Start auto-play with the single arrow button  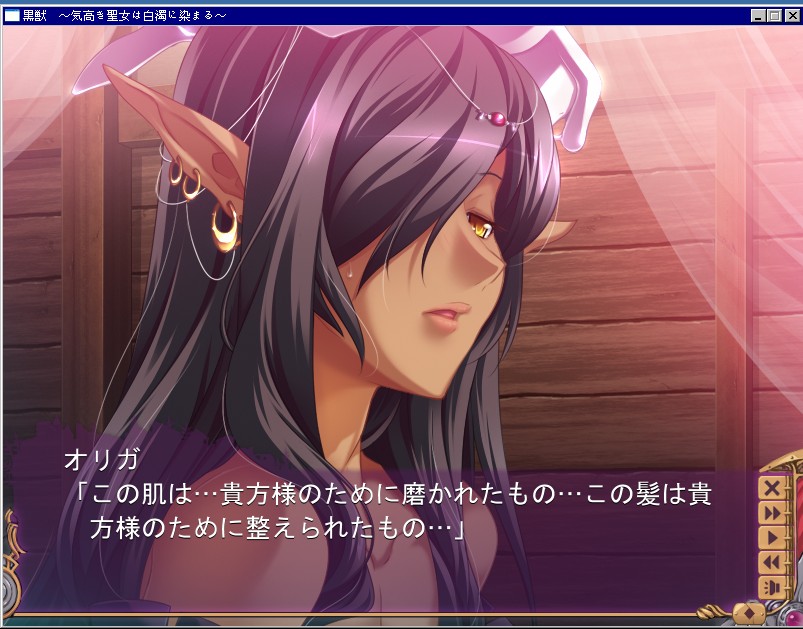coord(772,538)
